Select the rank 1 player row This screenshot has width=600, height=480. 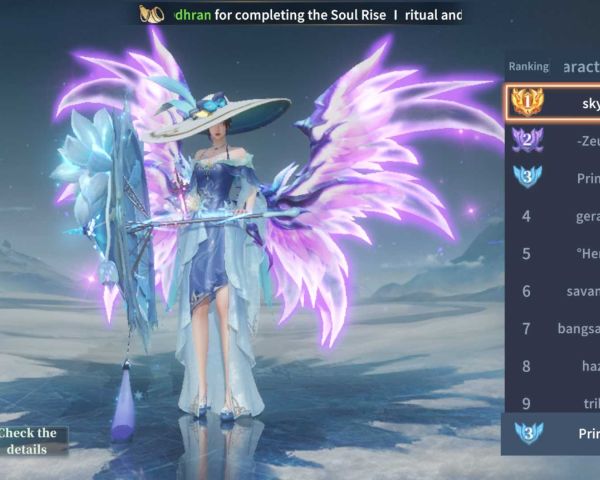click(x=553, y=103)
